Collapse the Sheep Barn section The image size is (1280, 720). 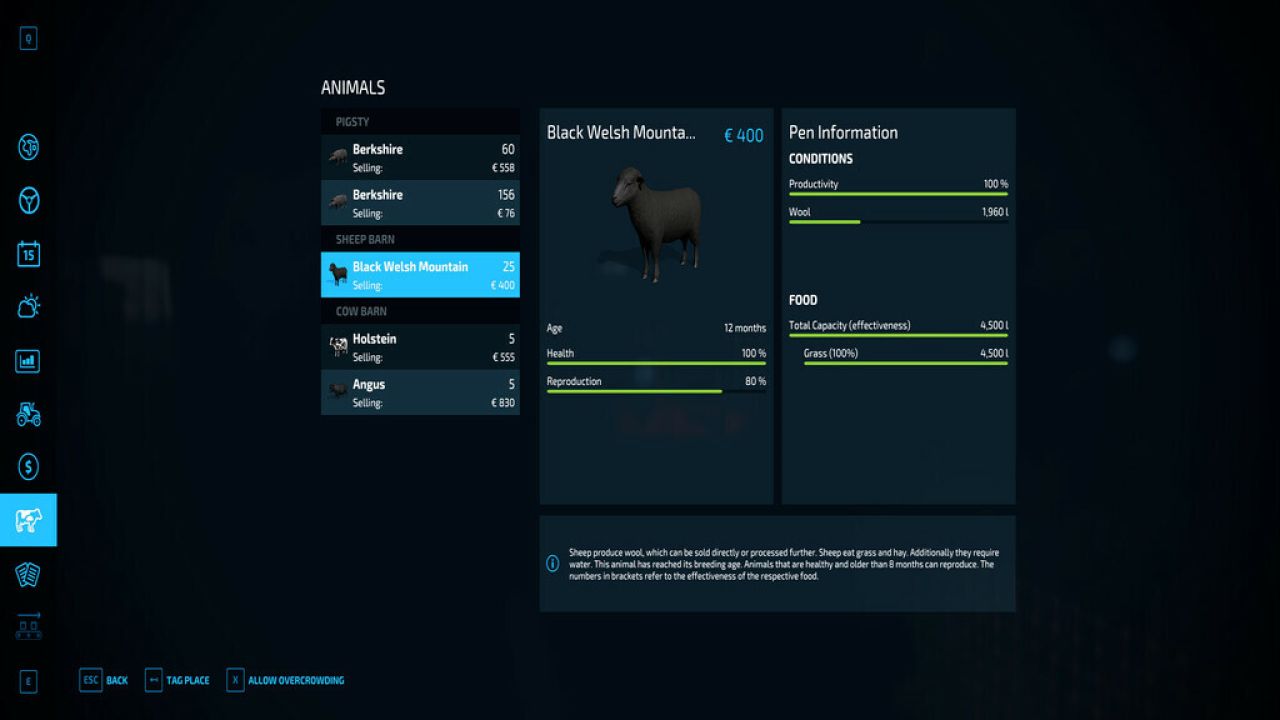pyautogui.click(x=420, y=239)
